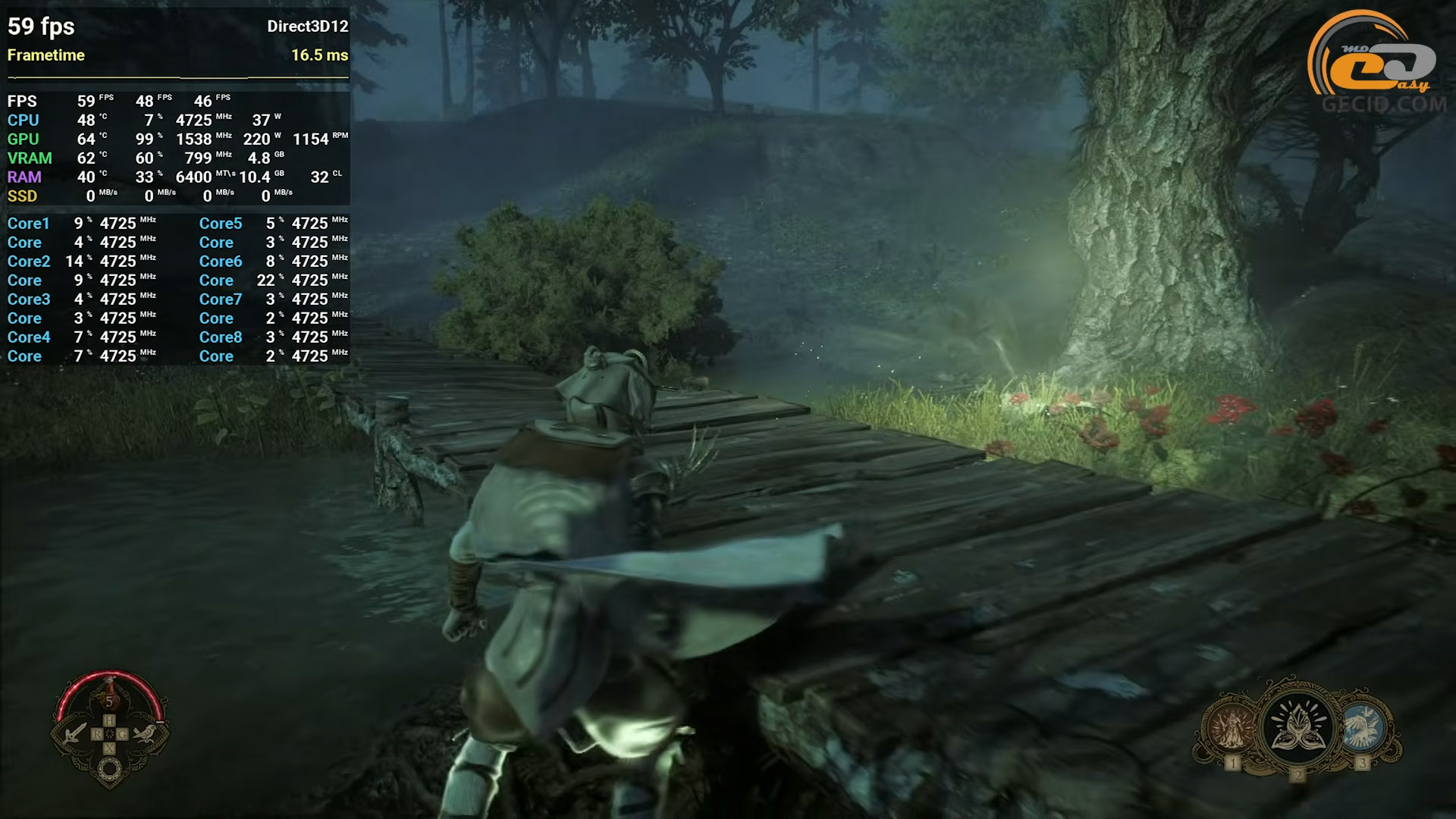The width and height of the screenshot is (1456, 819).
Task: Select the bird companion slot
Action: point(144,733)
